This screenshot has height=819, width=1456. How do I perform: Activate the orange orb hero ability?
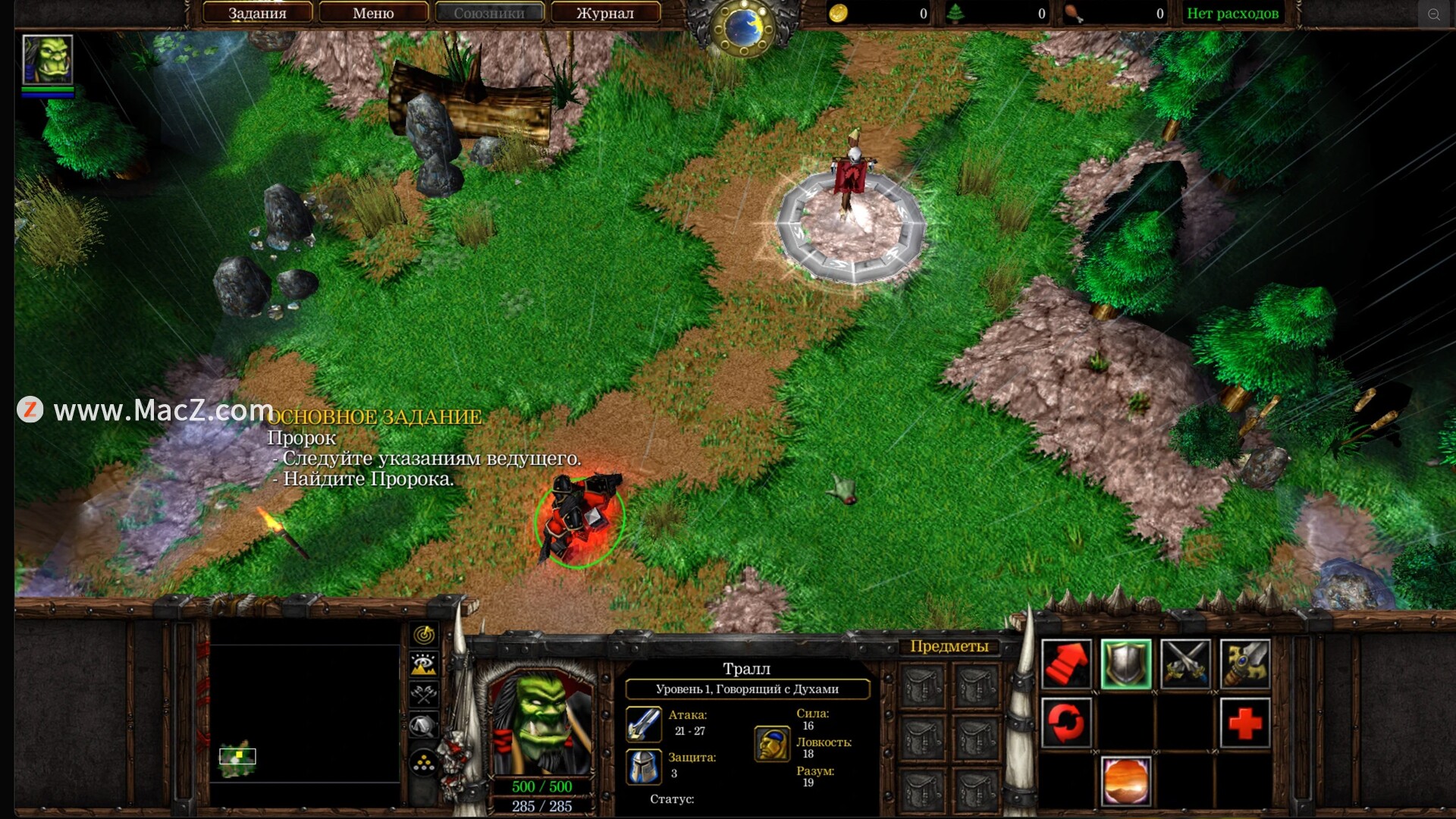[1125, 781]
